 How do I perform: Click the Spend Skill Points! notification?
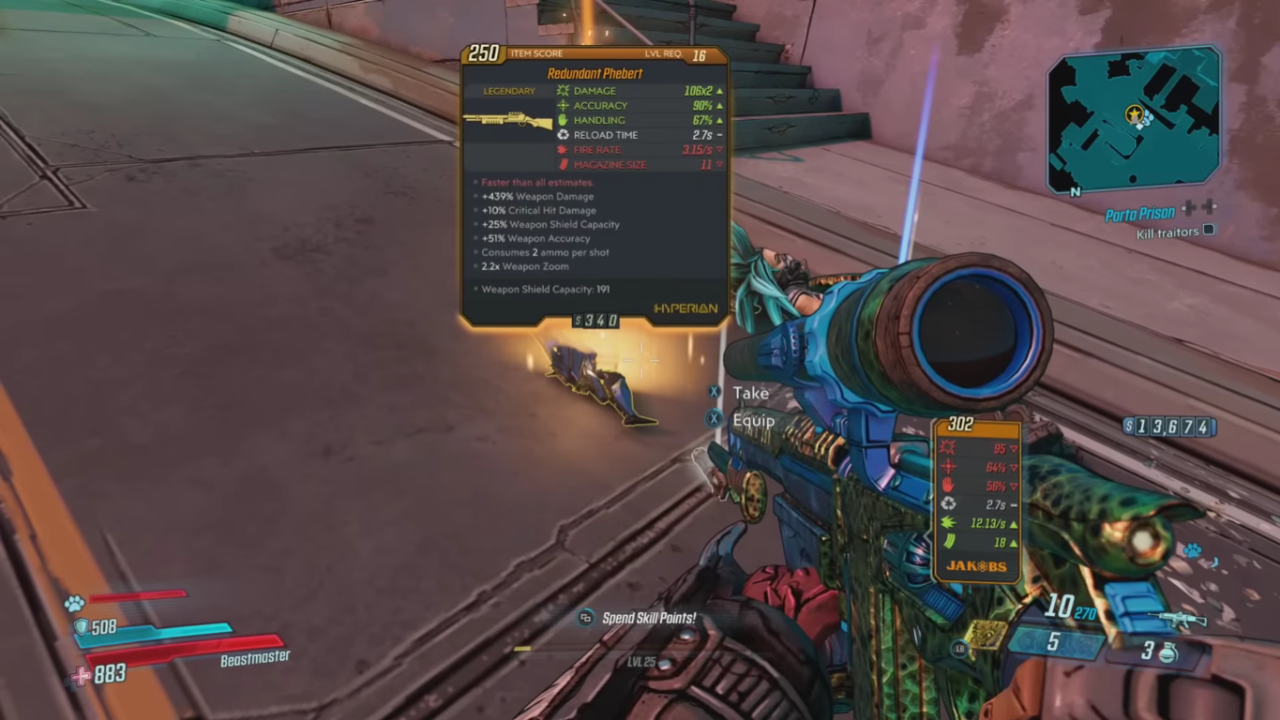[648, 617]
